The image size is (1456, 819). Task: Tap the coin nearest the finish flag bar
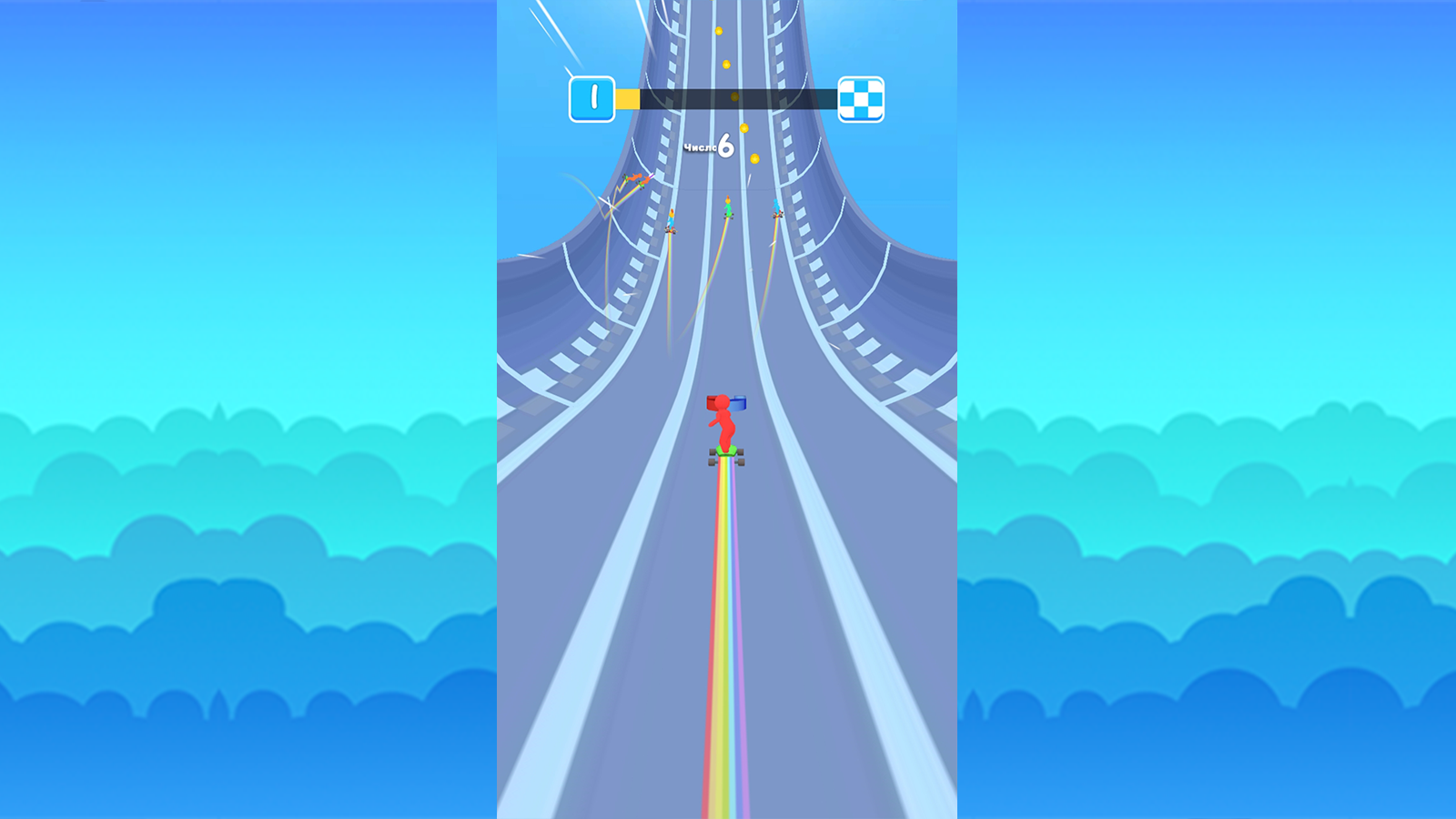tap(733, 96)
